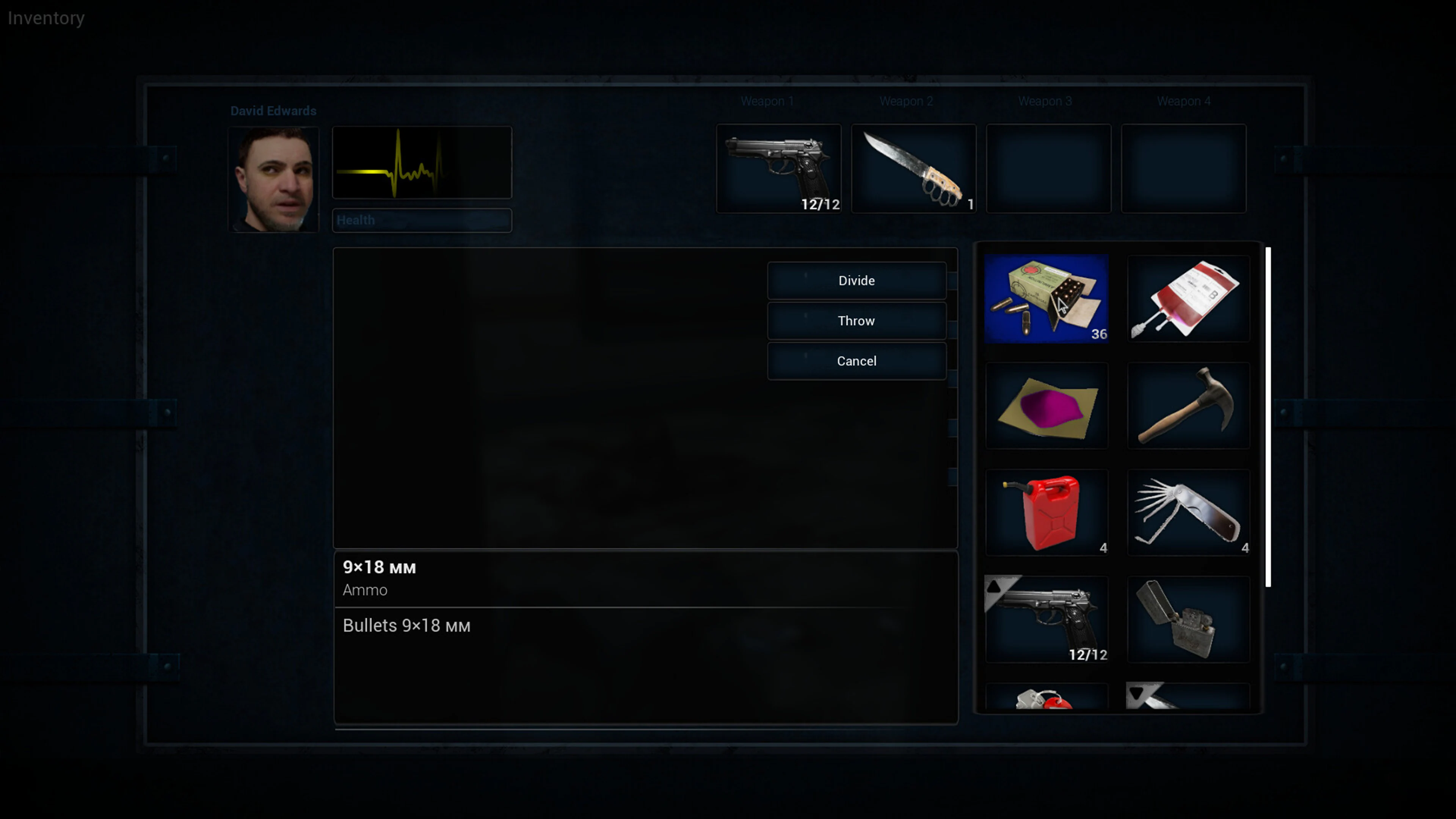Screen dimensions: 1456x819
Task: Select the multitool item
Action: pos(1188,511)
